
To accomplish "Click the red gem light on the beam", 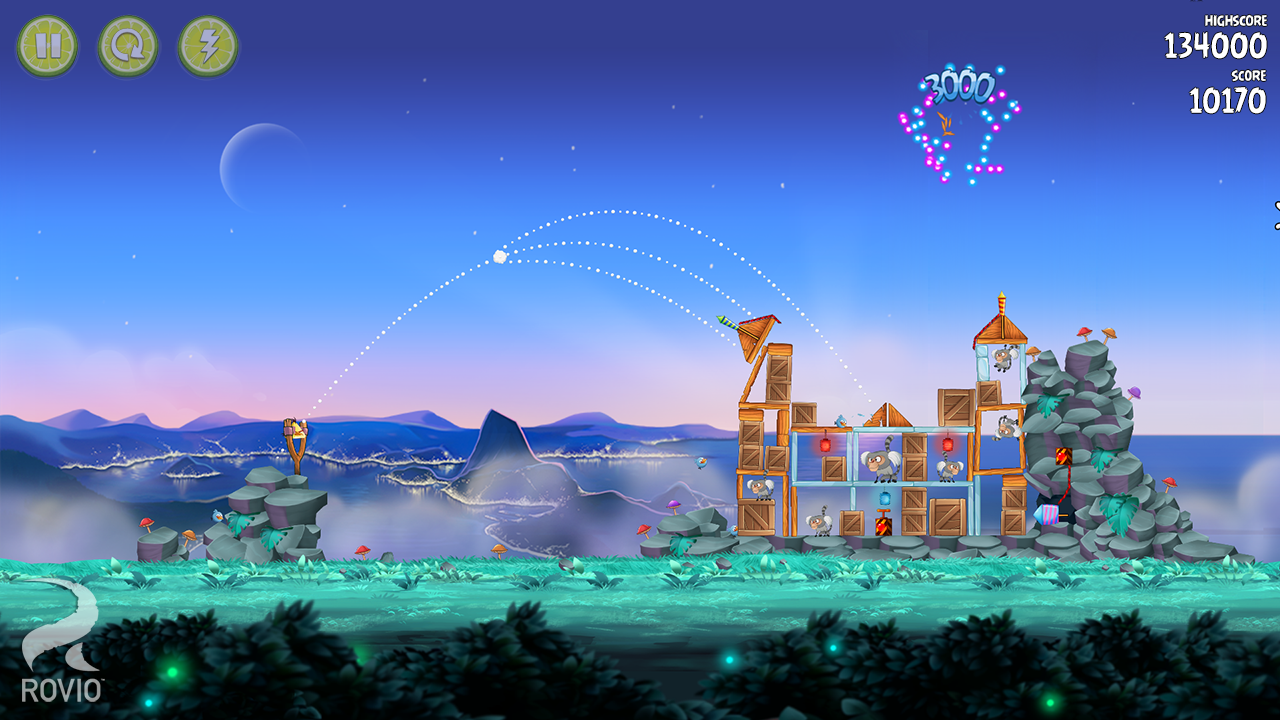I will pyautogui.click(x=826, y=445).
